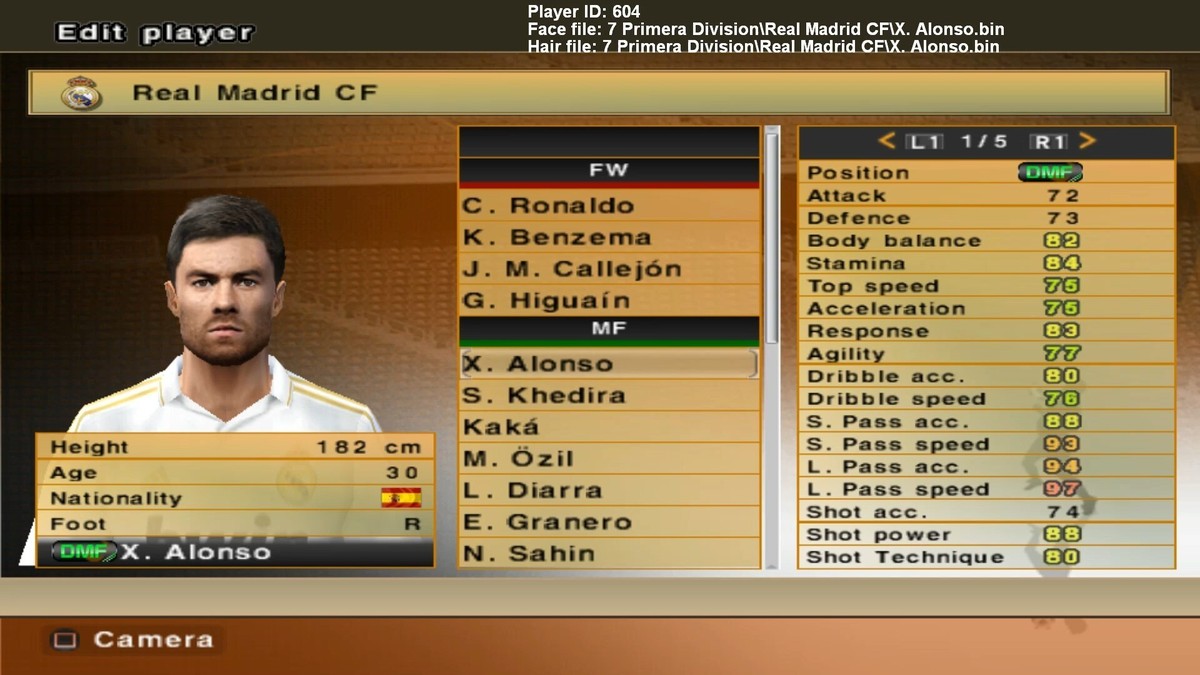Select the L. Pass speed stat row
The height and width of the screenshot is (675, 1200).
[x=985, y=490]
